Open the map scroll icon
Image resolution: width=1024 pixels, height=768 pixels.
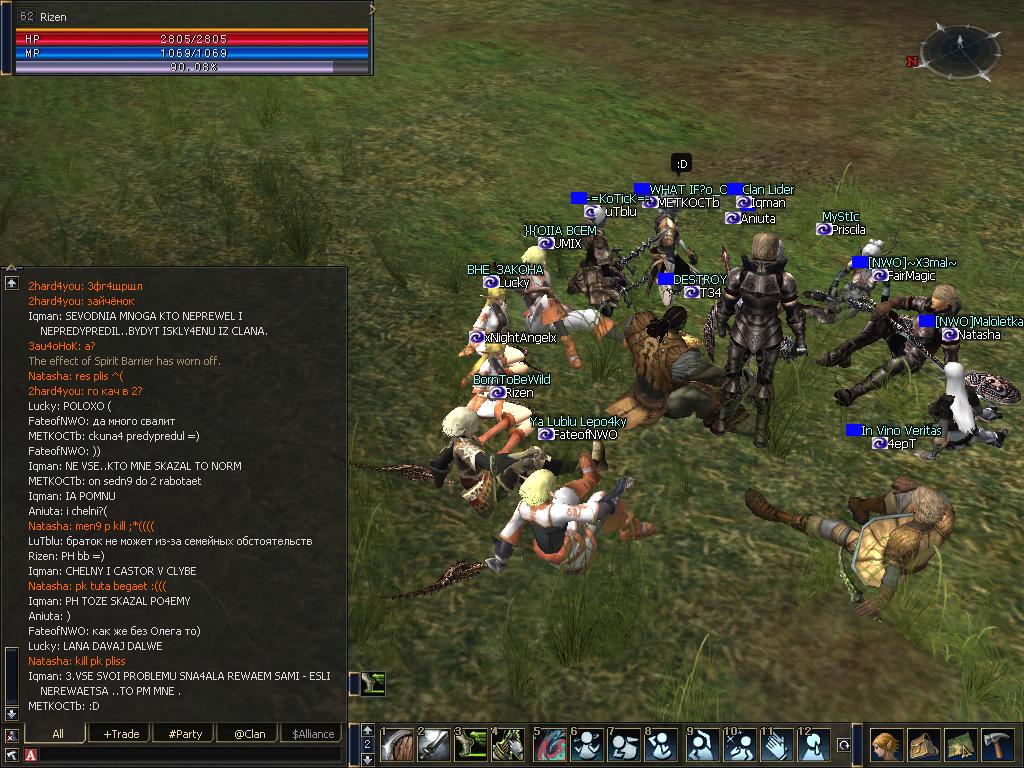tap(959, 745)
